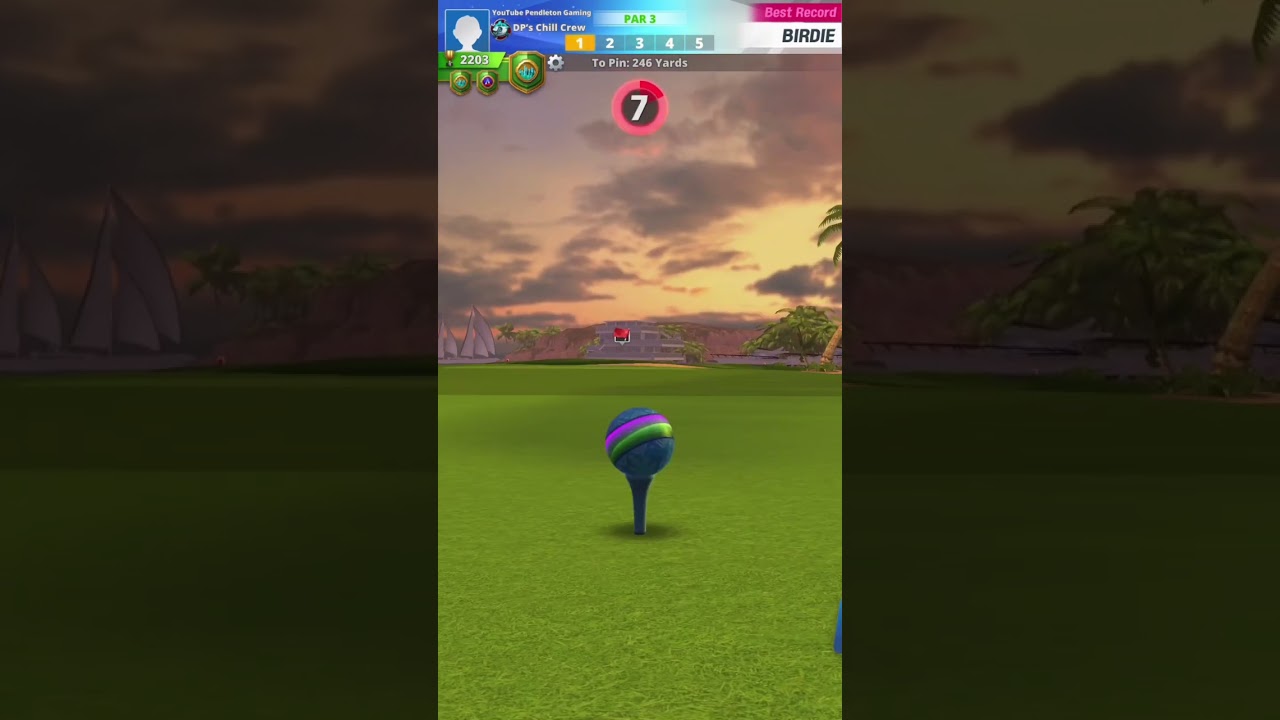Click the 2203 trophy count display
Screen dimensions: 1280x720
click(474, 59)
